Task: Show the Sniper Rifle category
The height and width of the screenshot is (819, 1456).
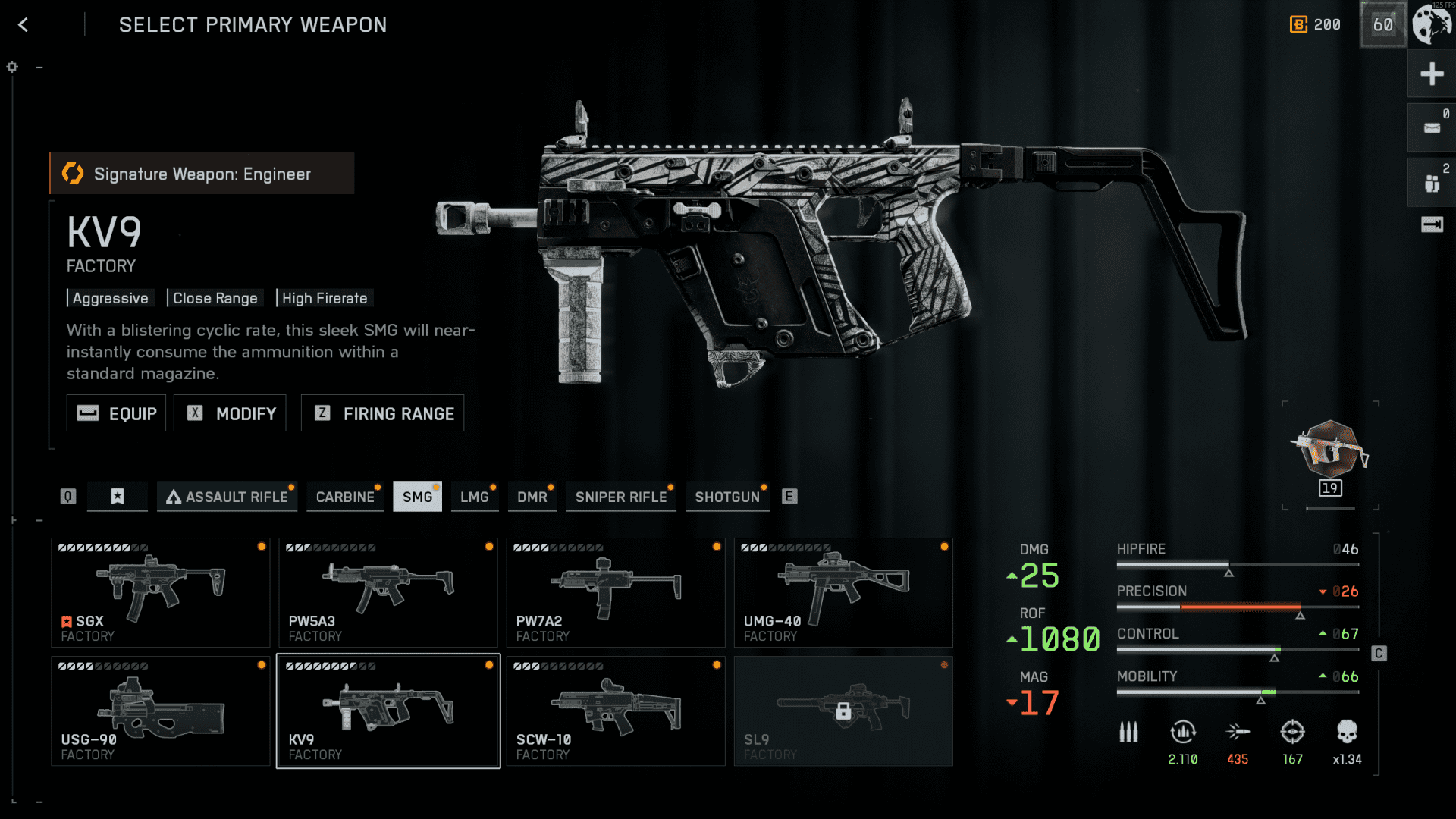Action: click(x=620, y=497)
